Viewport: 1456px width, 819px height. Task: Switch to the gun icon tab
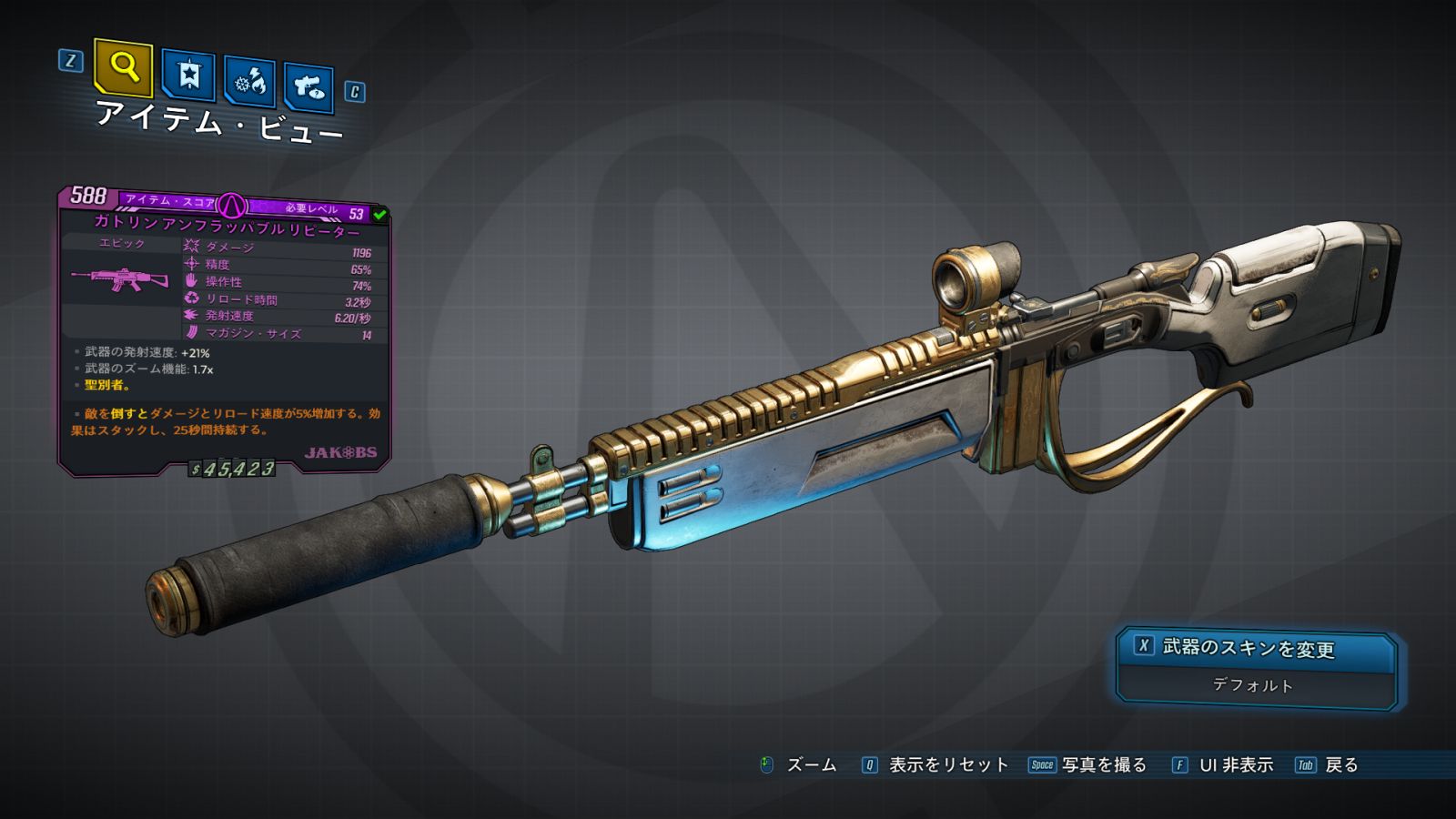point(308,87)
